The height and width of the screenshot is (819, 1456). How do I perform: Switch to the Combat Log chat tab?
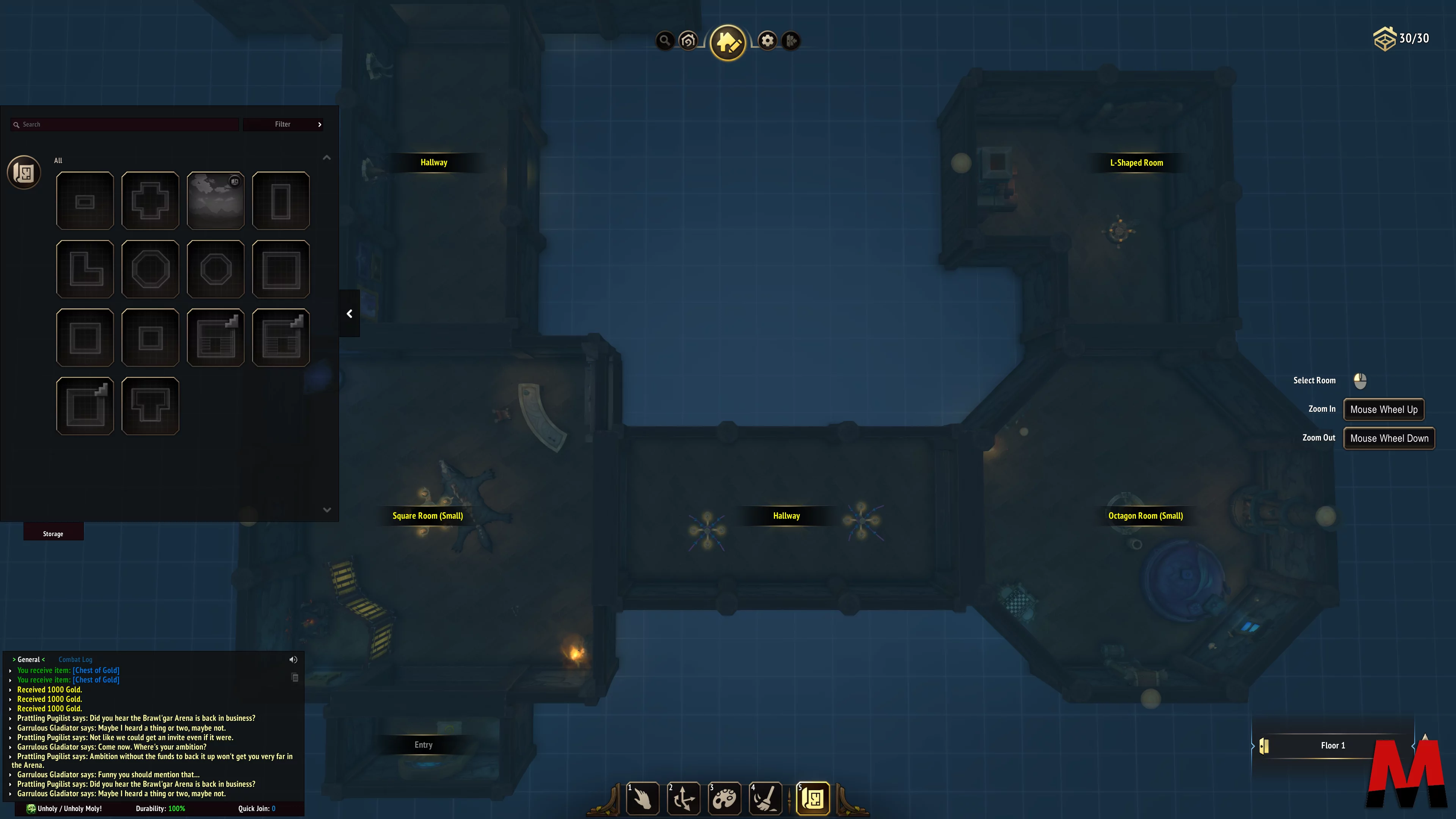[x=75, y=660]
